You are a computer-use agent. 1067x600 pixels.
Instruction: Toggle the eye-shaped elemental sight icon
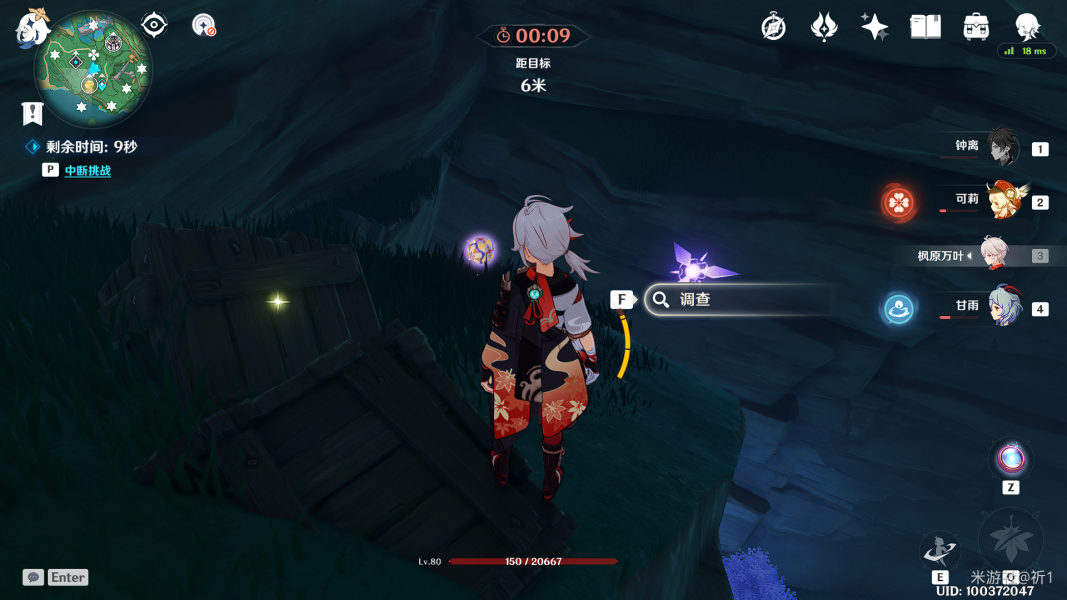154,25
